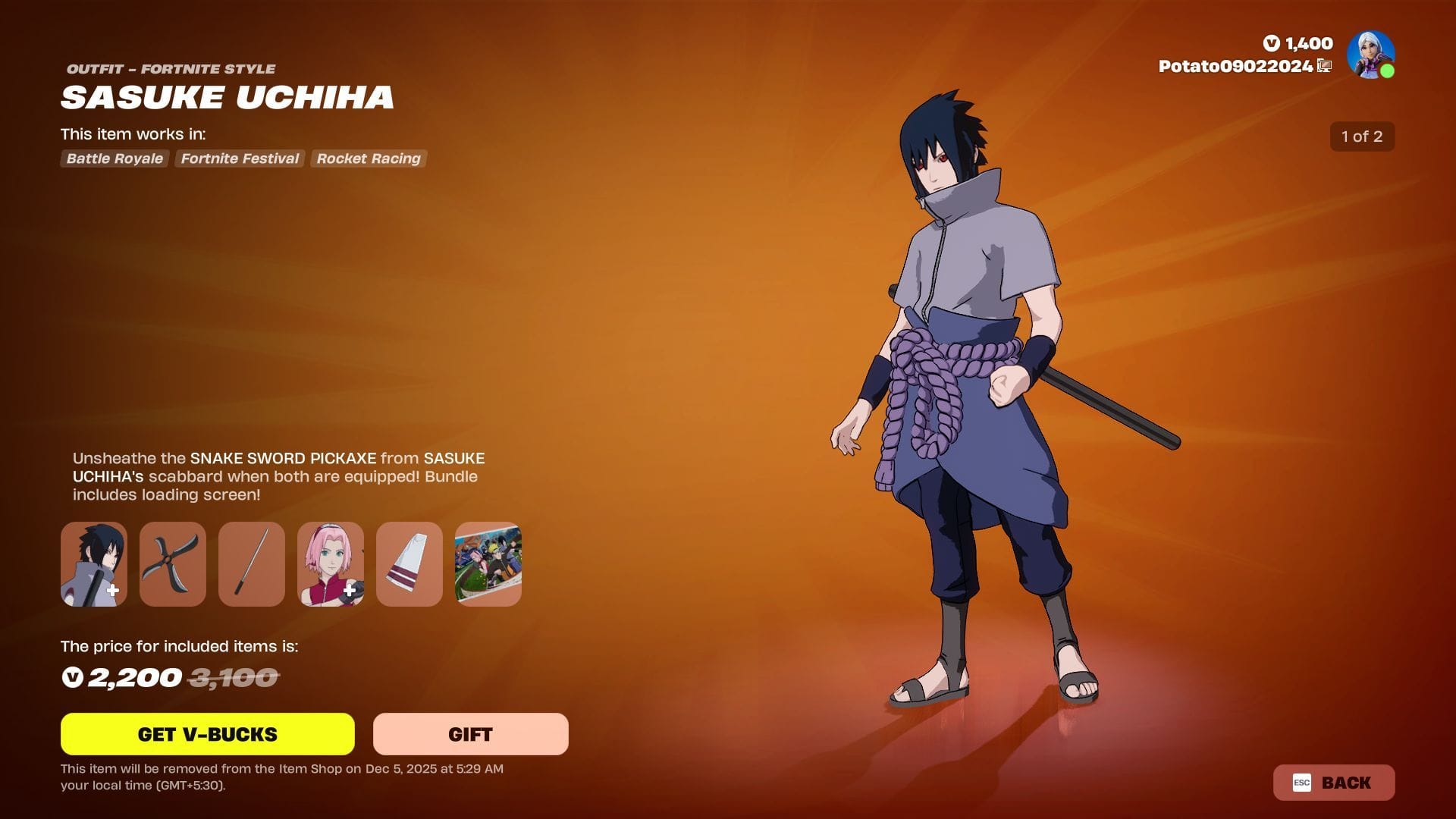Select the Fortnite Festival mode tag
1456x819 pixels.
(239, 158)
